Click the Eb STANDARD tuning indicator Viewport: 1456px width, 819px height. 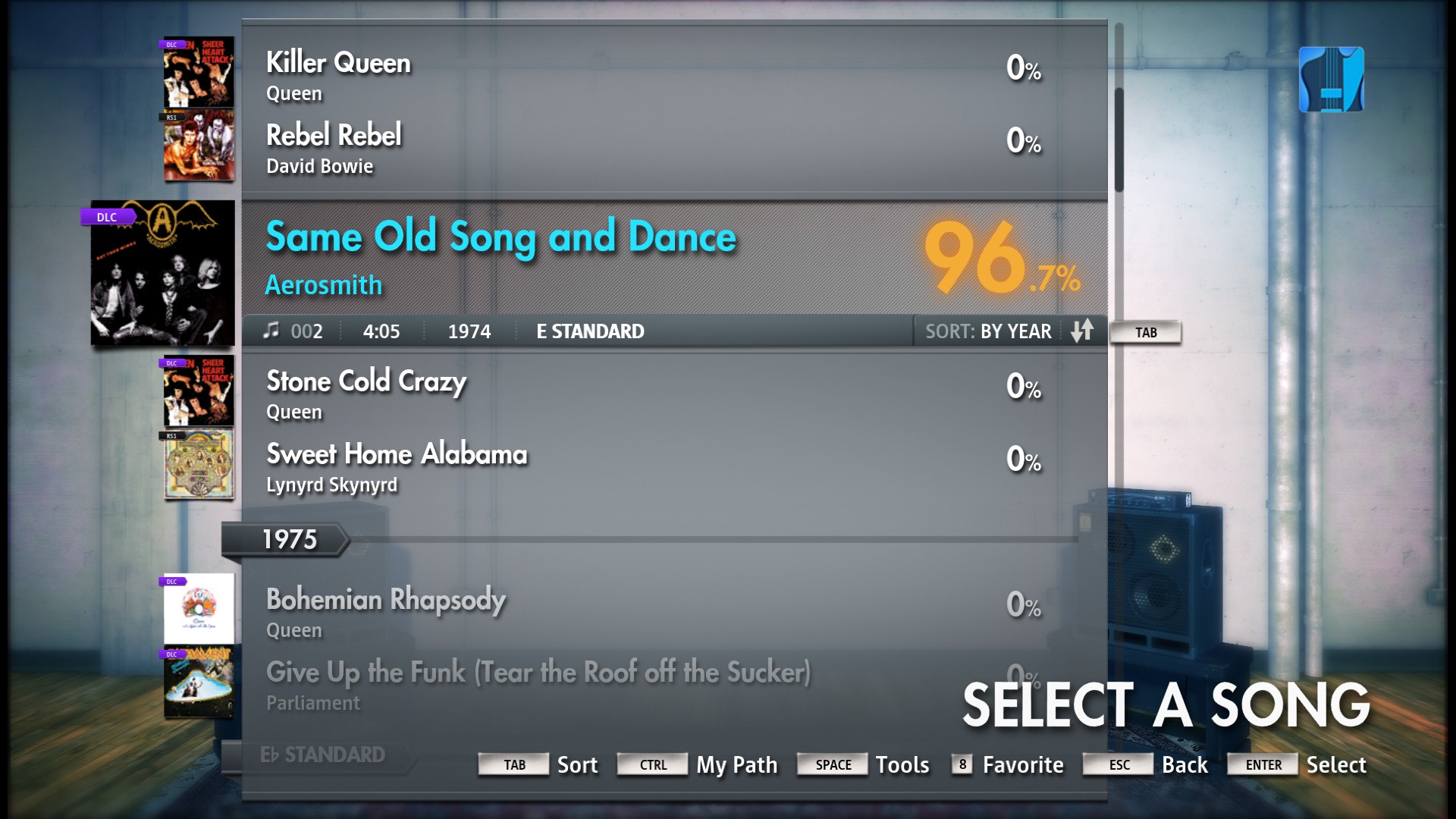tap(322, 755)
